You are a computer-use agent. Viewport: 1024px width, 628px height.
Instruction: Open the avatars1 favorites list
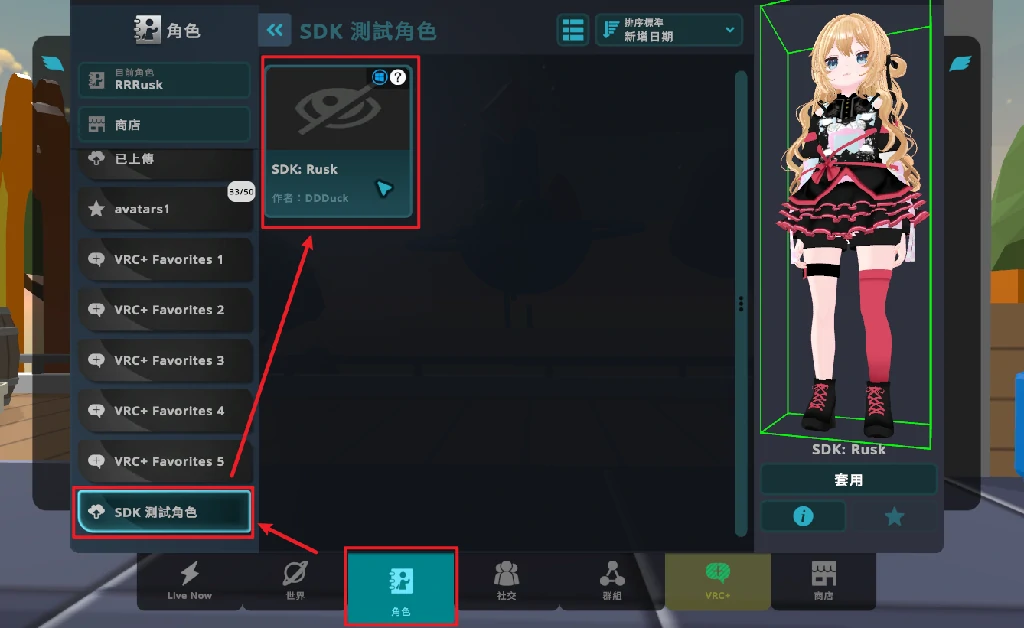(x=164, y=209)
